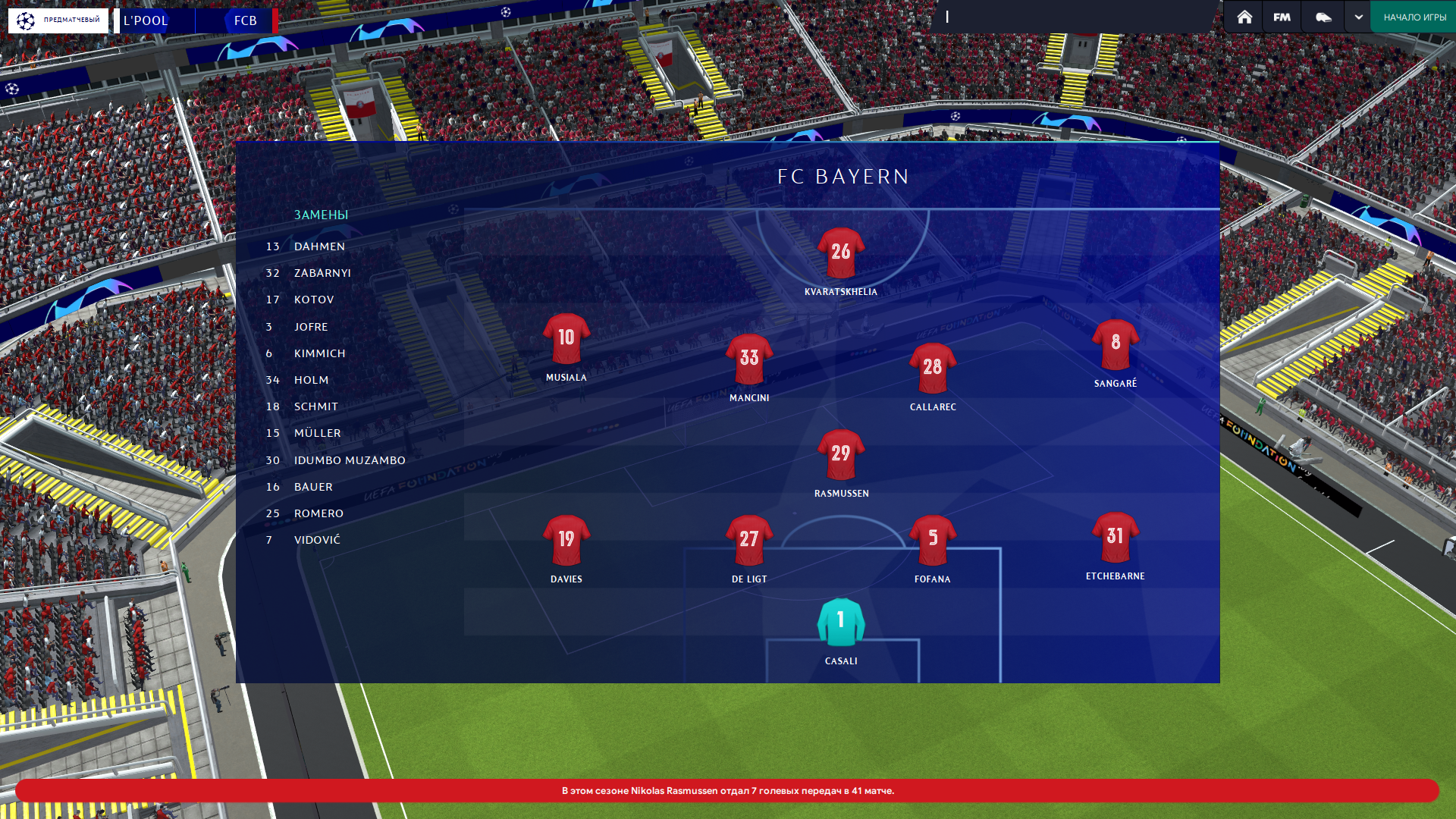Click the whistle icon in the top bar

(1323, 17)
